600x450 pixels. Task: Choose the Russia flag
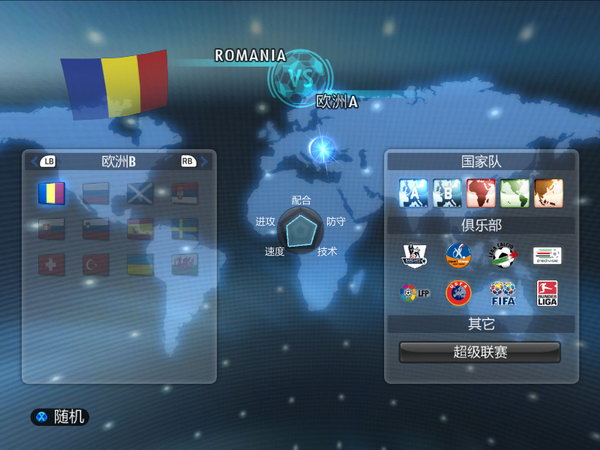tap(96, 191)
